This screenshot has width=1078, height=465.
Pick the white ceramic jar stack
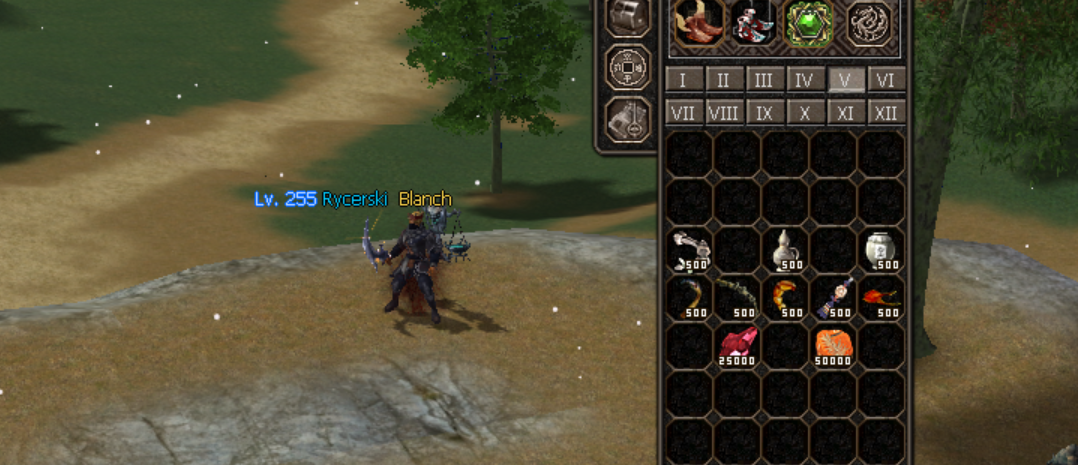pos(883,249)
